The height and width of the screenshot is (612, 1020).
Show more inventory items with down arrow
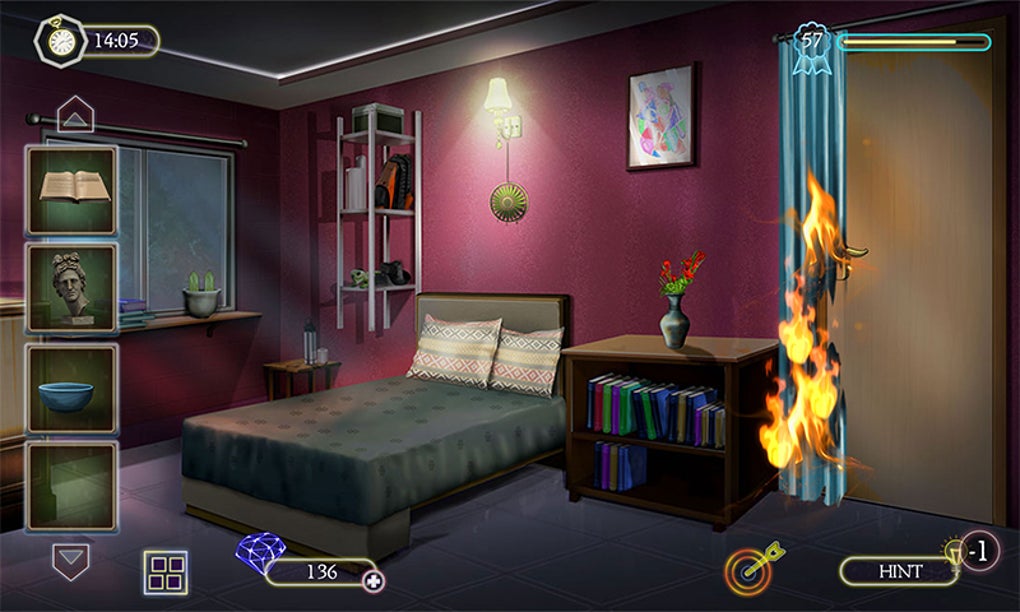pos(71,560)
